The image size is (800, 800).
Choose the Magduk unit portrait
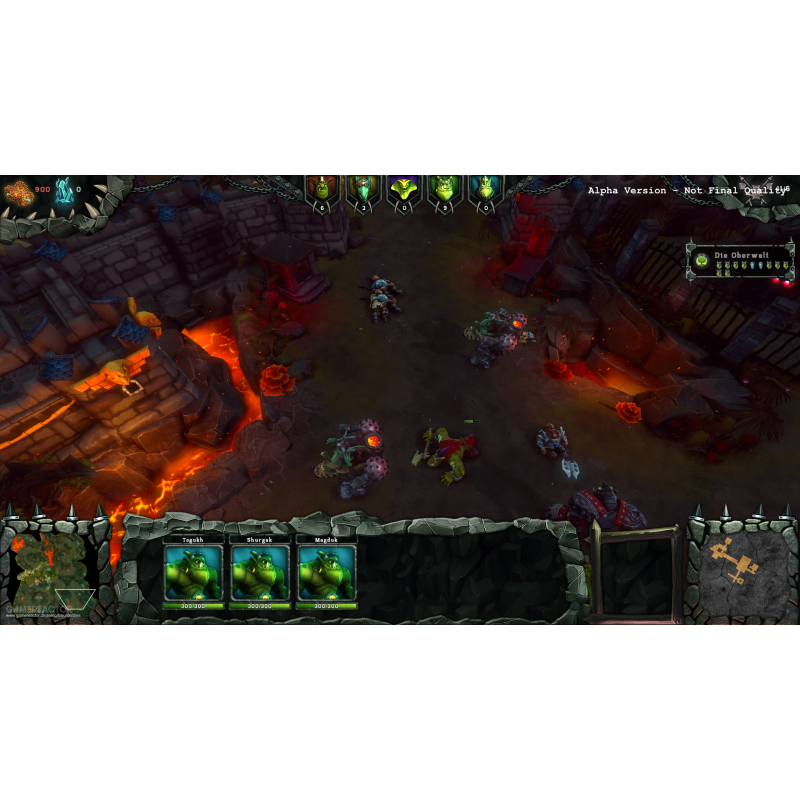click(326, 573)
